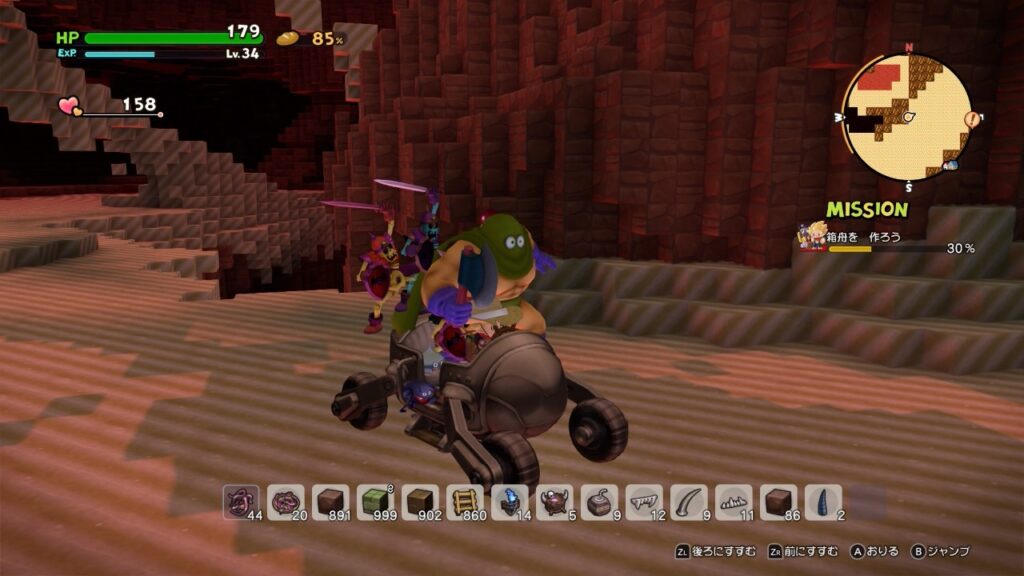Click the house marker on the minimap
This screenshot has height=576, width=1024.
click(x=949, y=165)
